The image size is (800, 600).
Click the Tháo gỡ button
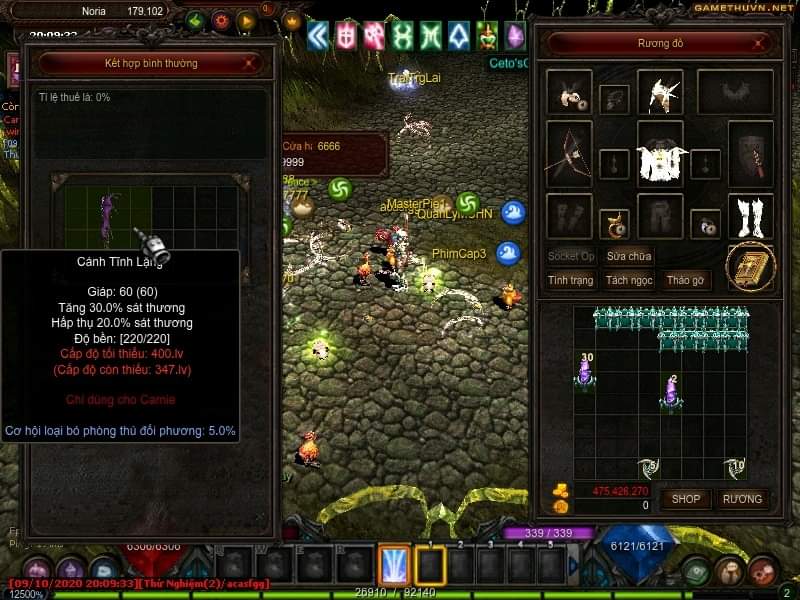[x=685, y=280]
